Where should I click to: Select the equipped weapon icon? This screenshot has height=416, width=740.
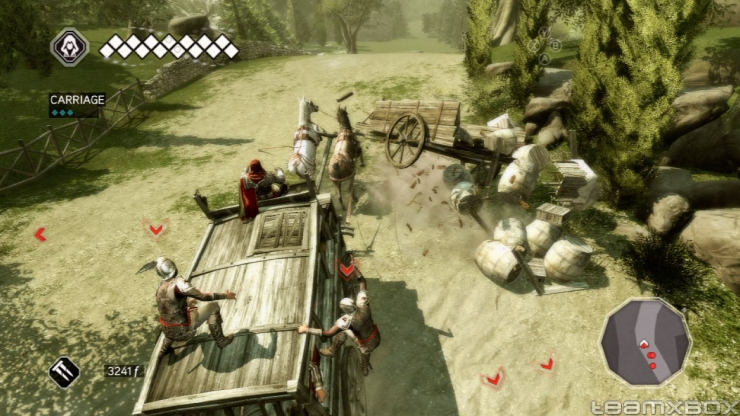click(x=65, y=372)
